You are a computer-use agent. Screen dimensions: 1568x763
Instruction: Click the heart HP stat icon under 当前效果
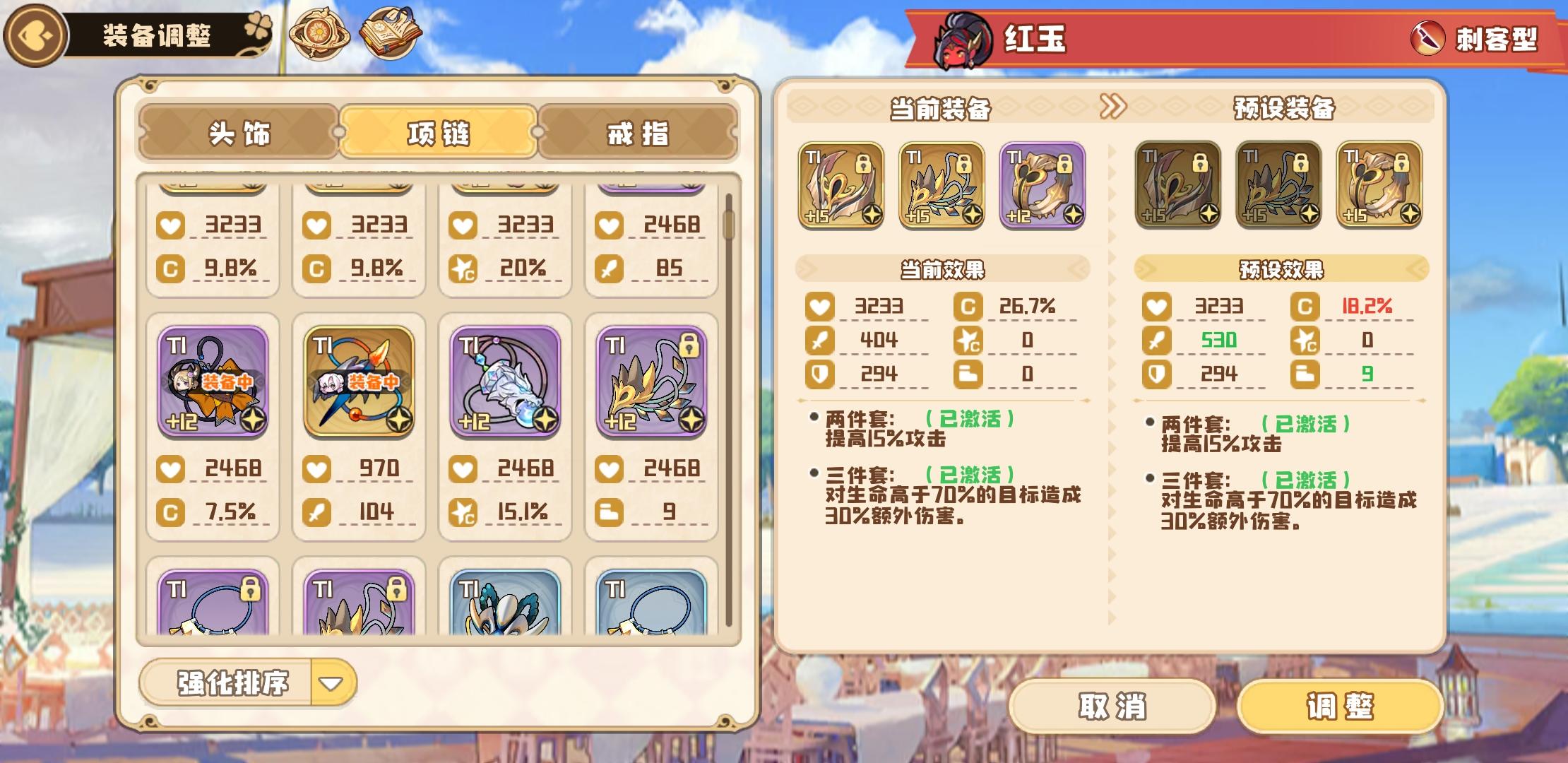[x=819, y=307]
